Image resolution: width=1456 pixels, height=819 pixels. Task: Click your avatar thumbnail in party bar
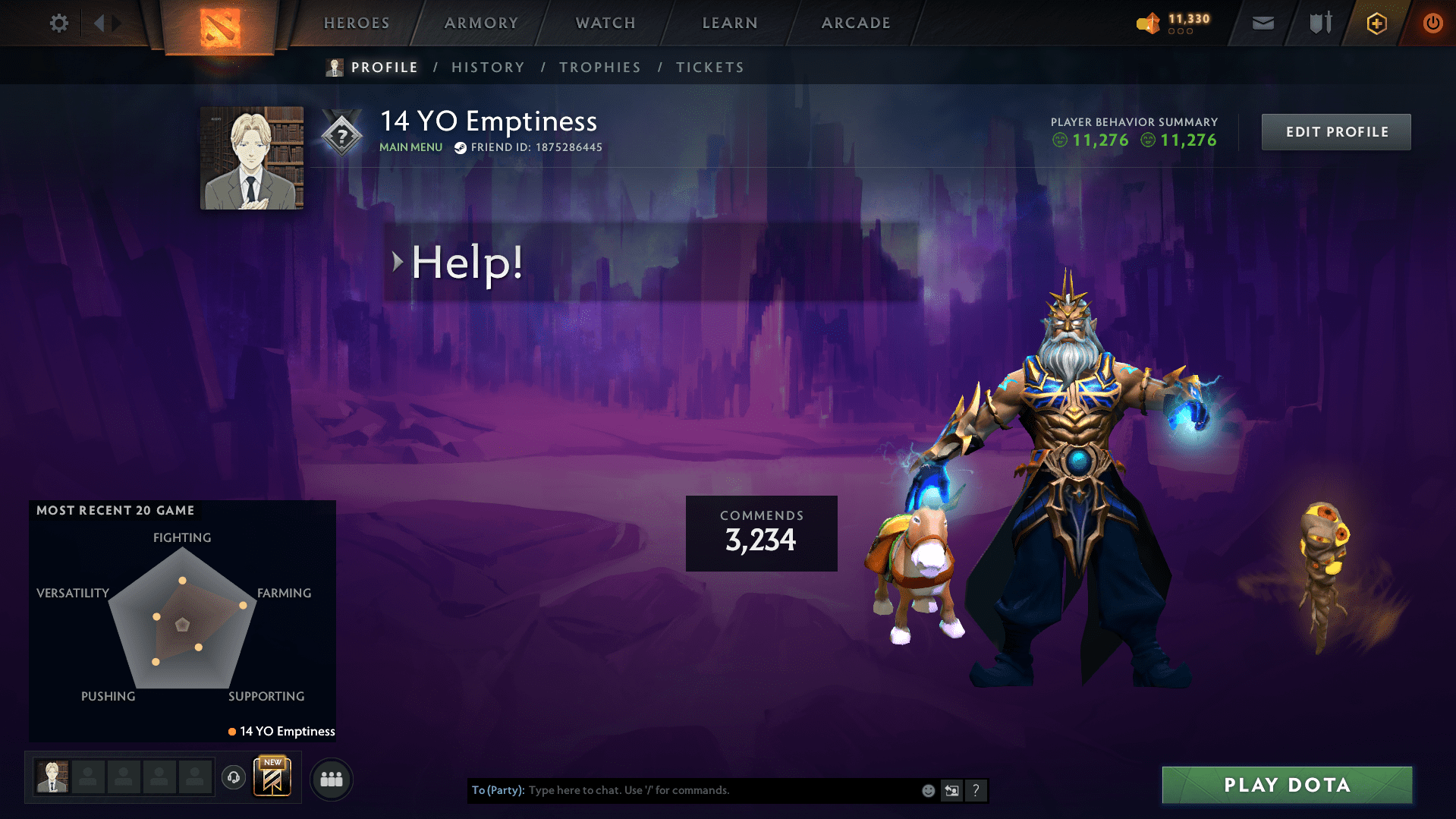click(x=51, y=776)
